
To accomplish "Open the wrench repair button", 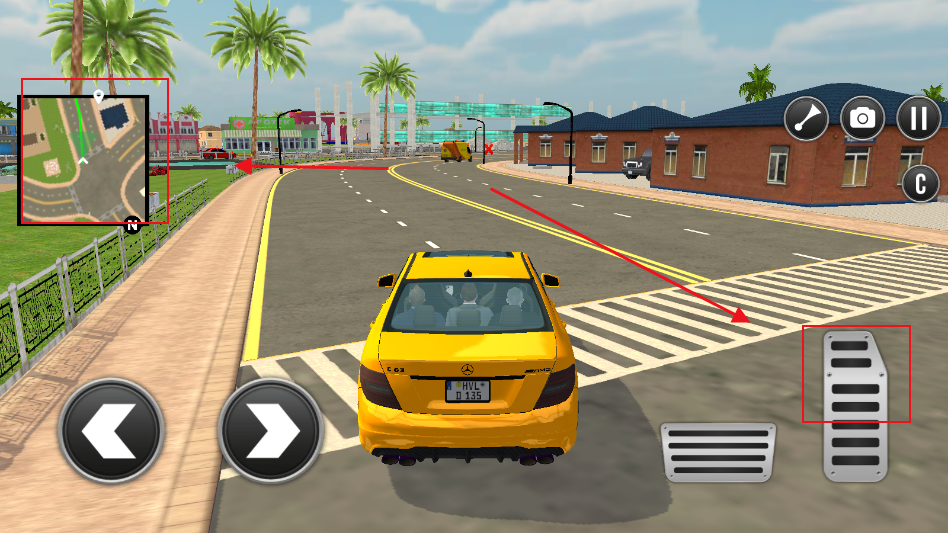I will pyautogui.click(x=806, y=118).
